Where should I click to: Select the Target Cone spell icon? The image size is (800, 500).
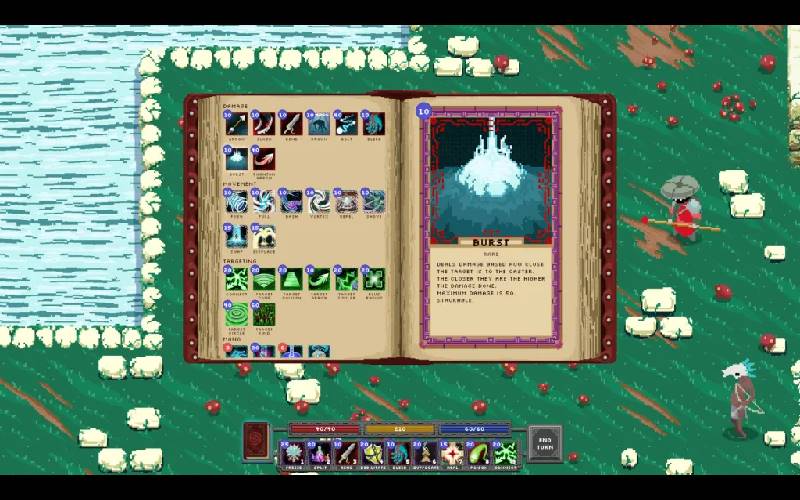coord(264,280)
